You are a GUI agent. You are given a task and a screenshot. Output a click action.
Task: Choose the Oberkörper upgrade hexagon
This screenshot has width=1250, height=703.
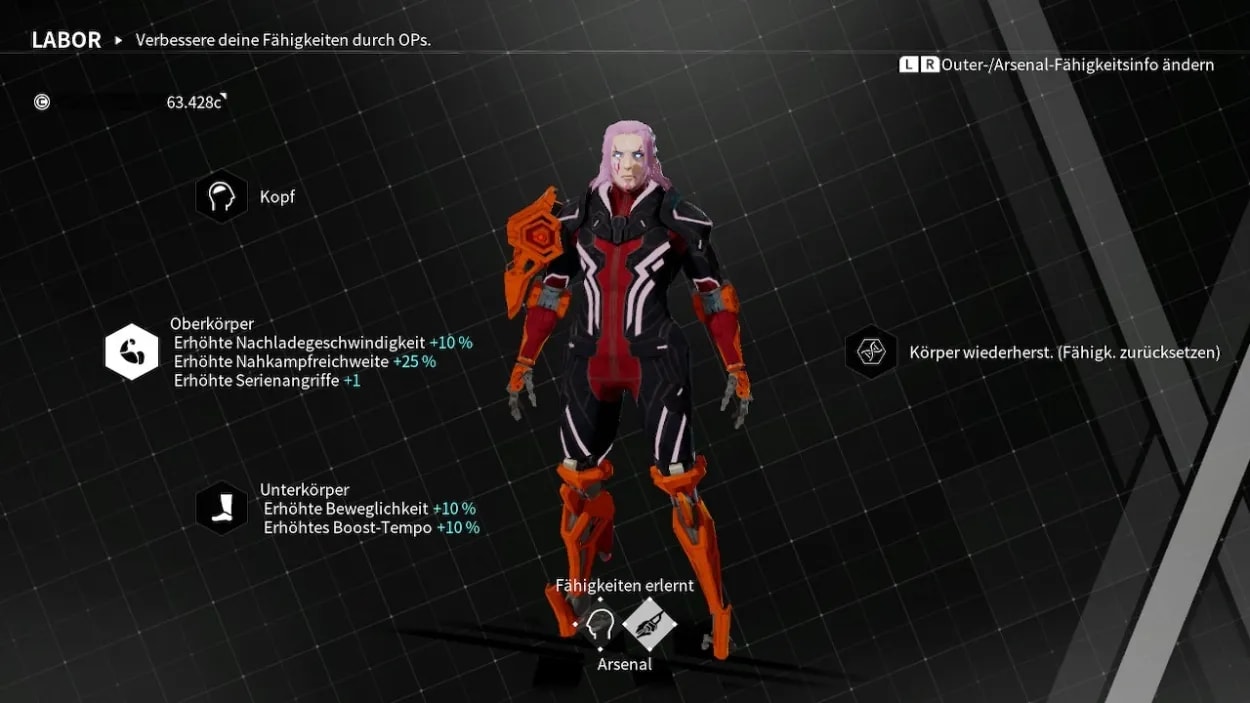pyautogui.click(x=132, y=352)
